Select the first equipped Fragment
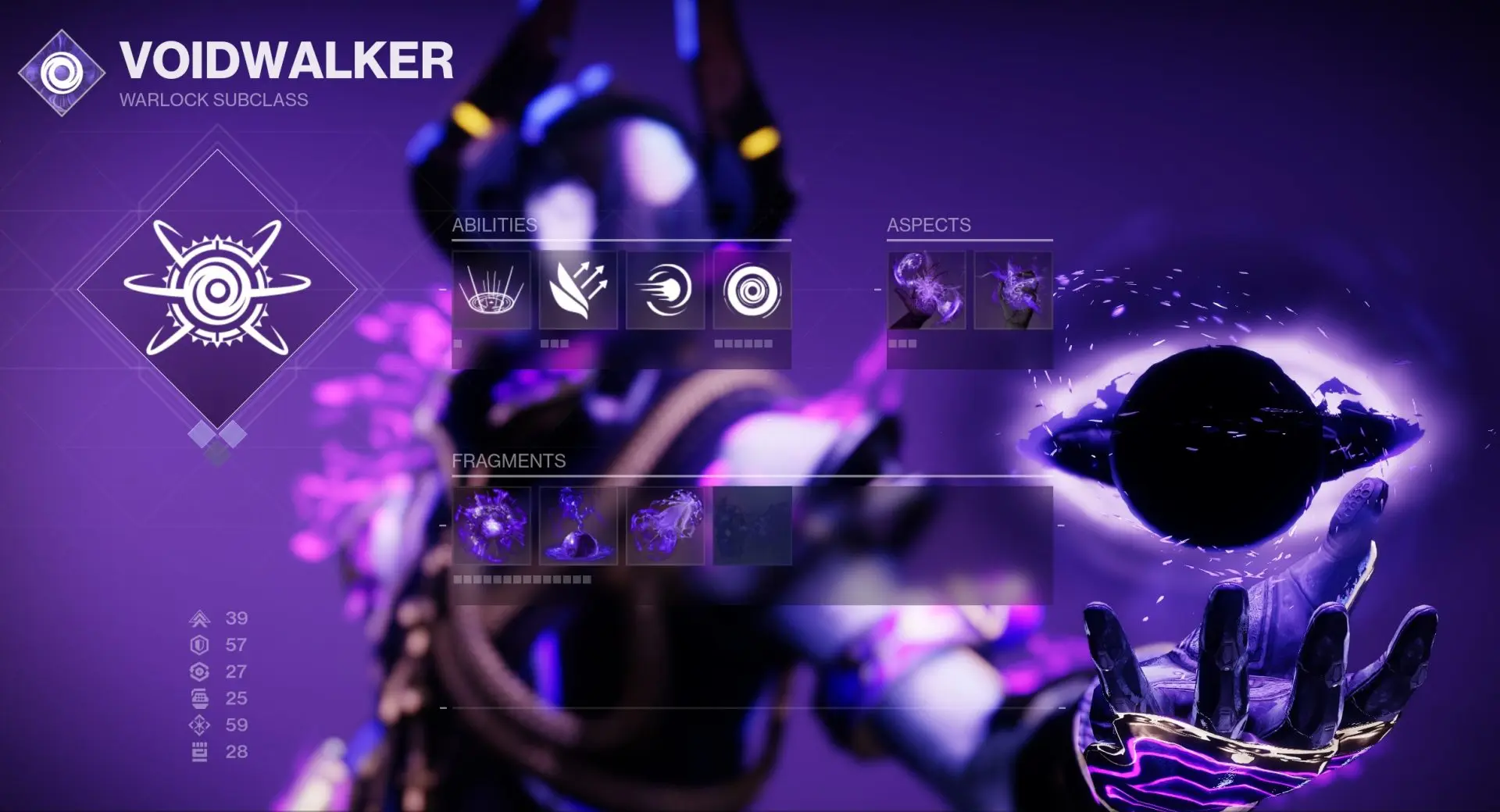This screenshot has height=812, width=1500. point(491,527)
